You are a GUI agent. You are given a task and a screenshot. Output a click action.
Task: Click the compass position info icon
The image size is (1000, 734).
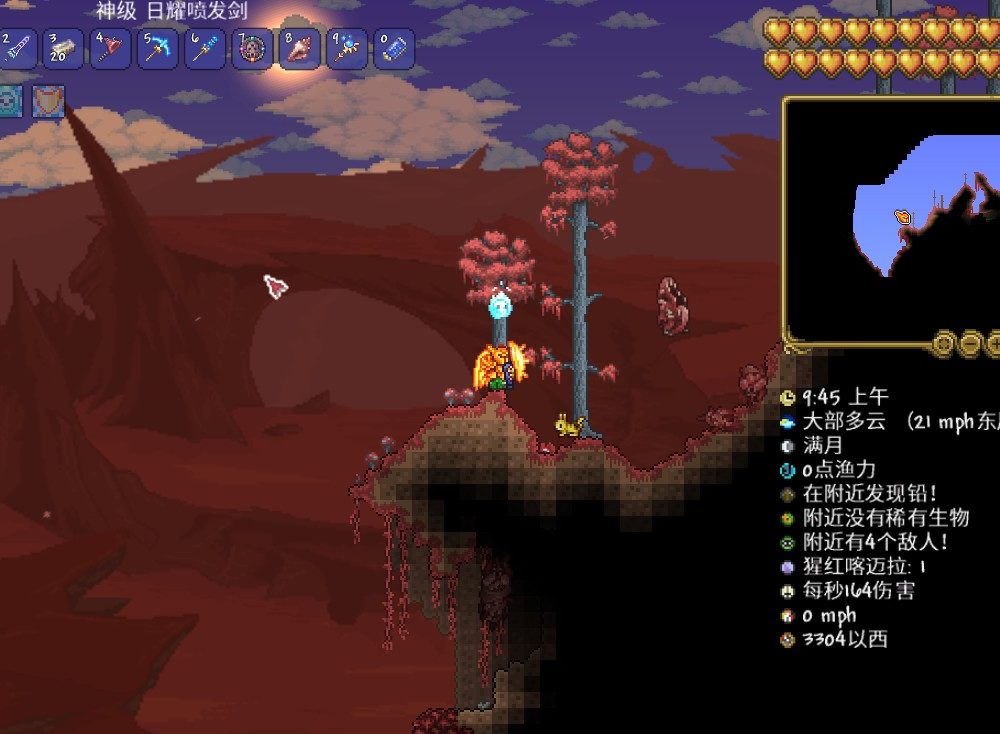click(x=788, y=640)
